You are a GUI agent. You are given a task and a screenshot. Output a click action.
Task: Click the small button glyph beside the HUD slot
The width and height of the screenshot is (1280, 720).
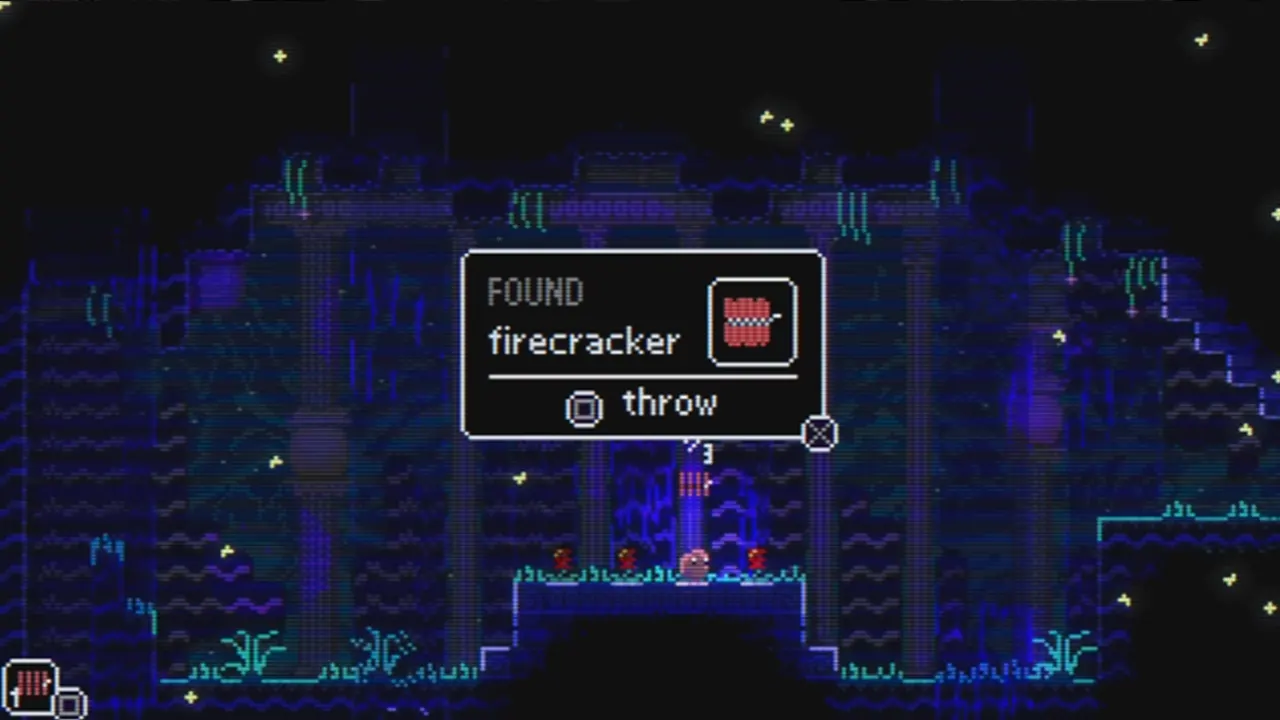(x=68, y=703)
